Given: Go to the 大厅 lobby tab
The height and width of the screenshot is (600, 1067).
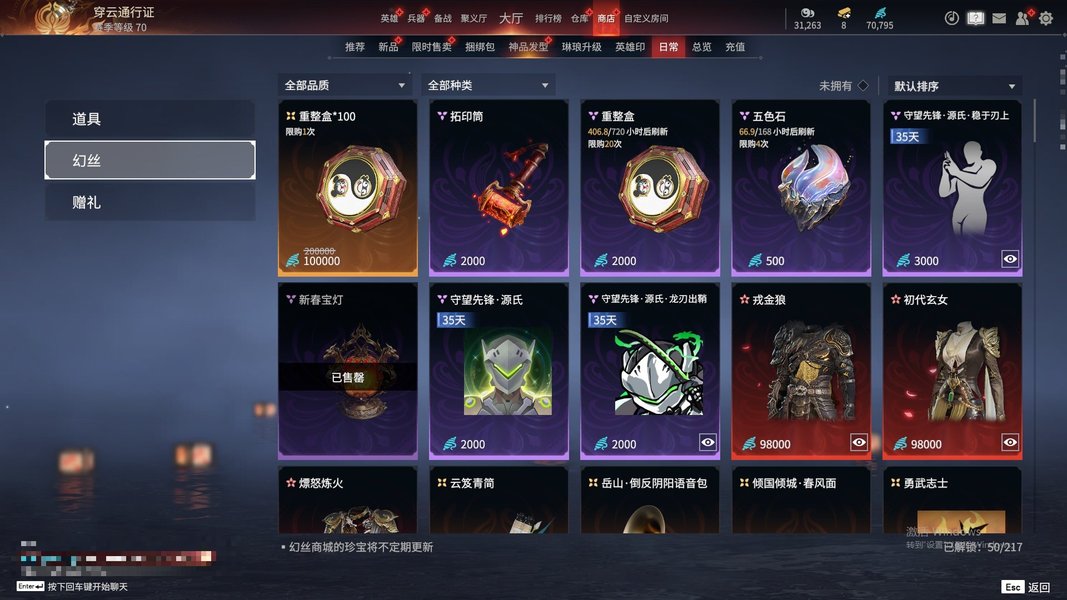Looking at the screenshot, I should [511, 19].
